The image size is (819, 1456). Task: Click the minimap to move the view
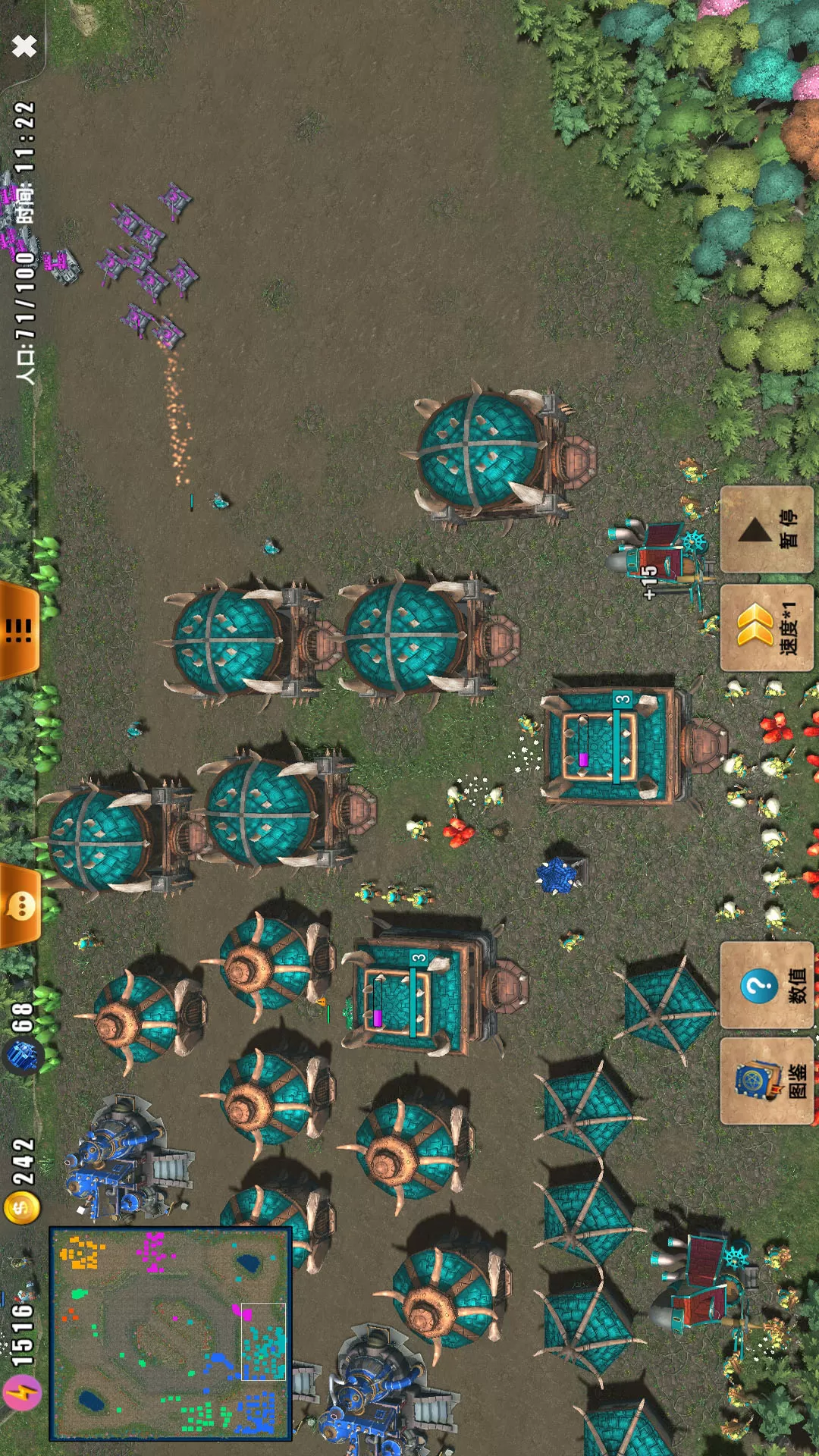170,1333
